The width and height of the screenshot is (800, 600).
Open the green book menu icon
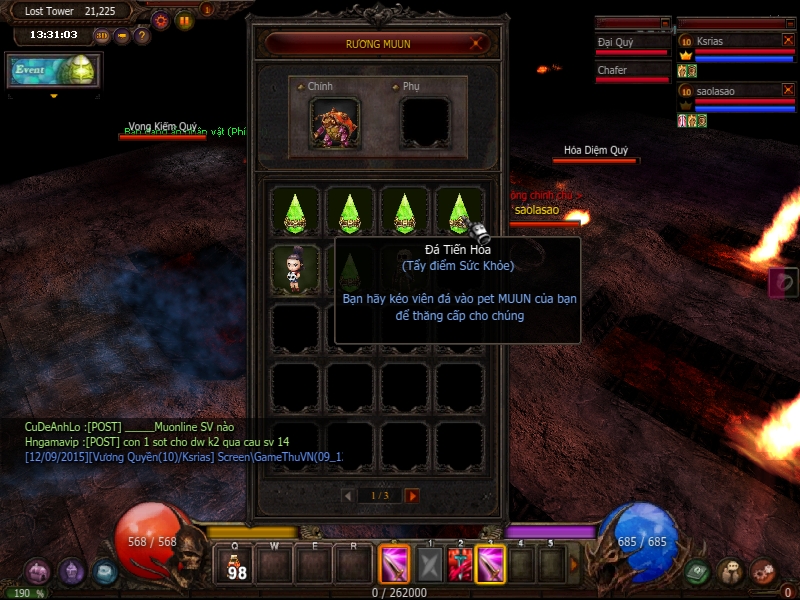698,570
